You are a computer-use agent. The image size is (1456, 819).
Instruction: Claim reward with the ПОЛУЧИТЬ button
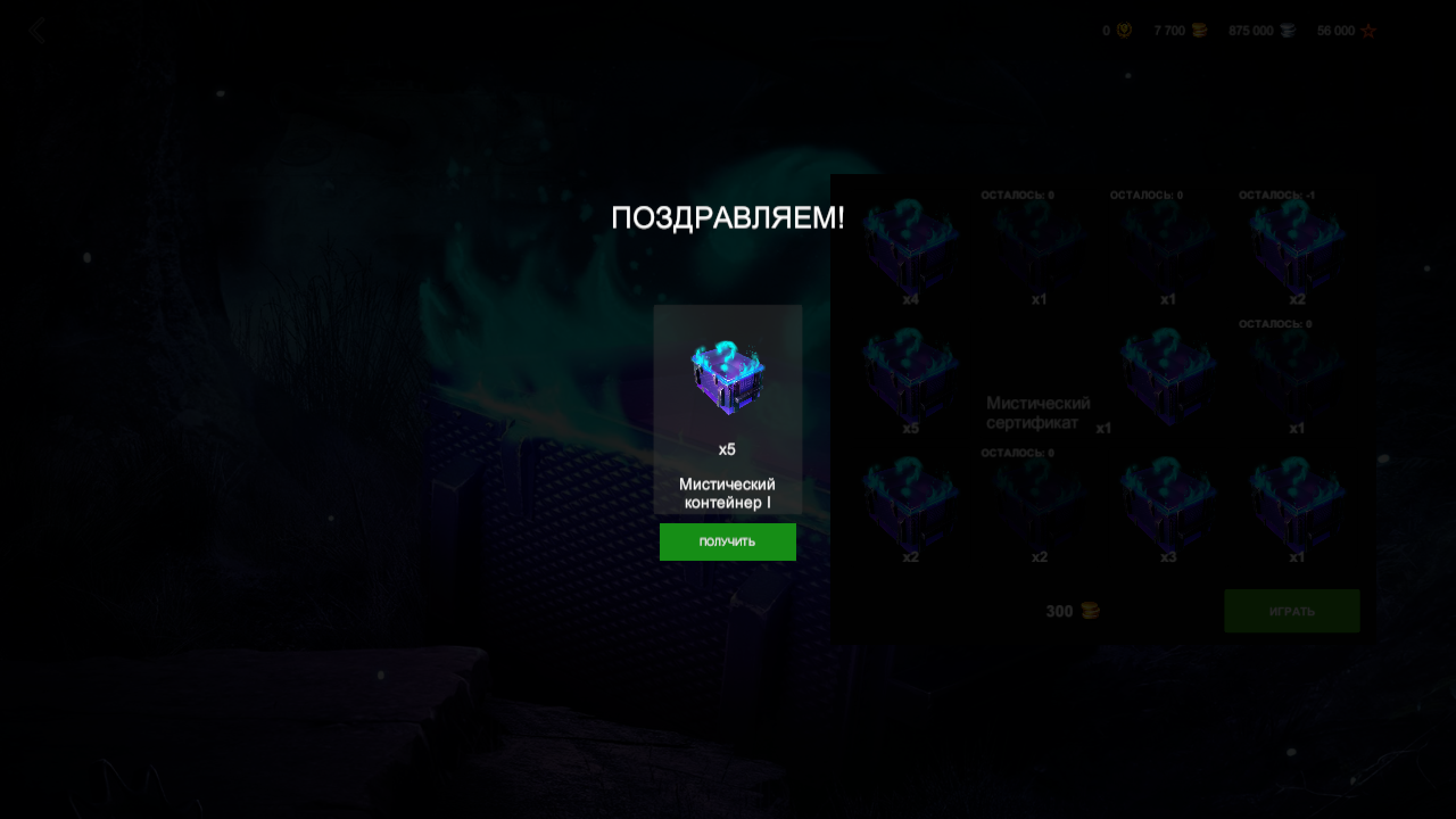pyautogui.click(x=727, y=541)
